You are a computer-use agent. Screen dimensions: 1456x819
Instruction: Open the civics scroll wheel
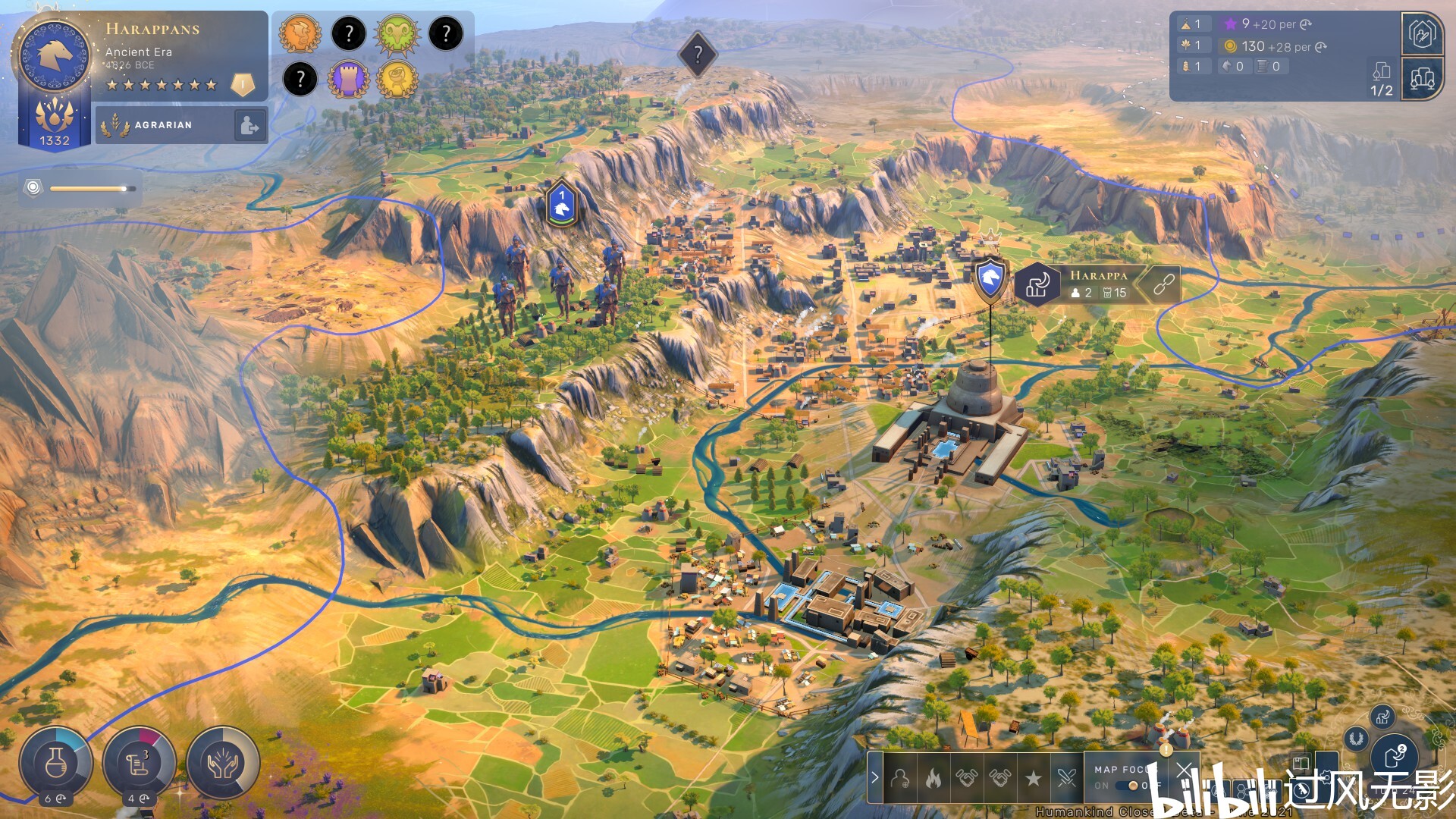point(139,764)
